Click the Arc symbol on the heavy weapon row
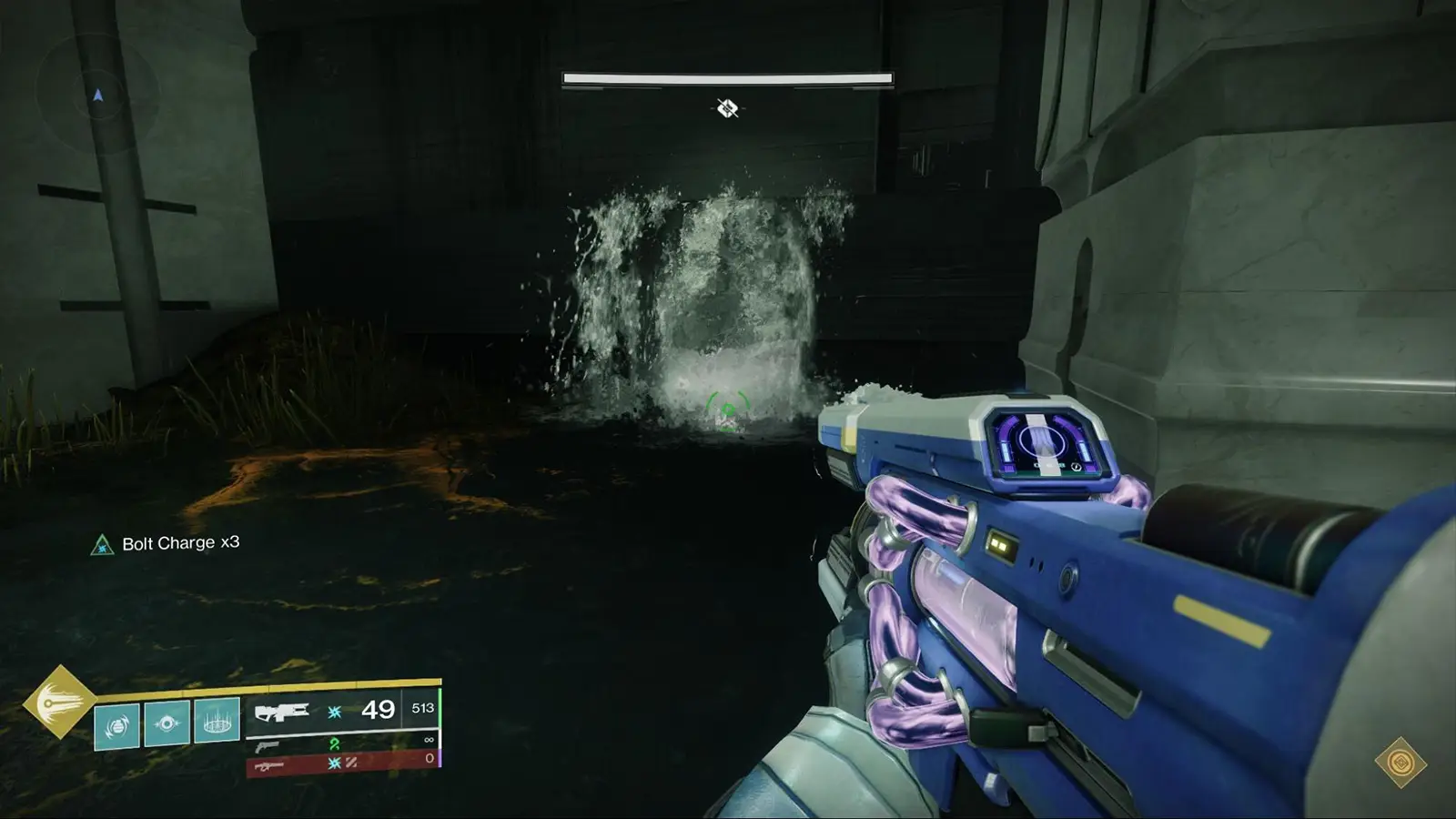The height and width of the screenshot is (819, 1456). pyautogui.click(x=335, y=763)
